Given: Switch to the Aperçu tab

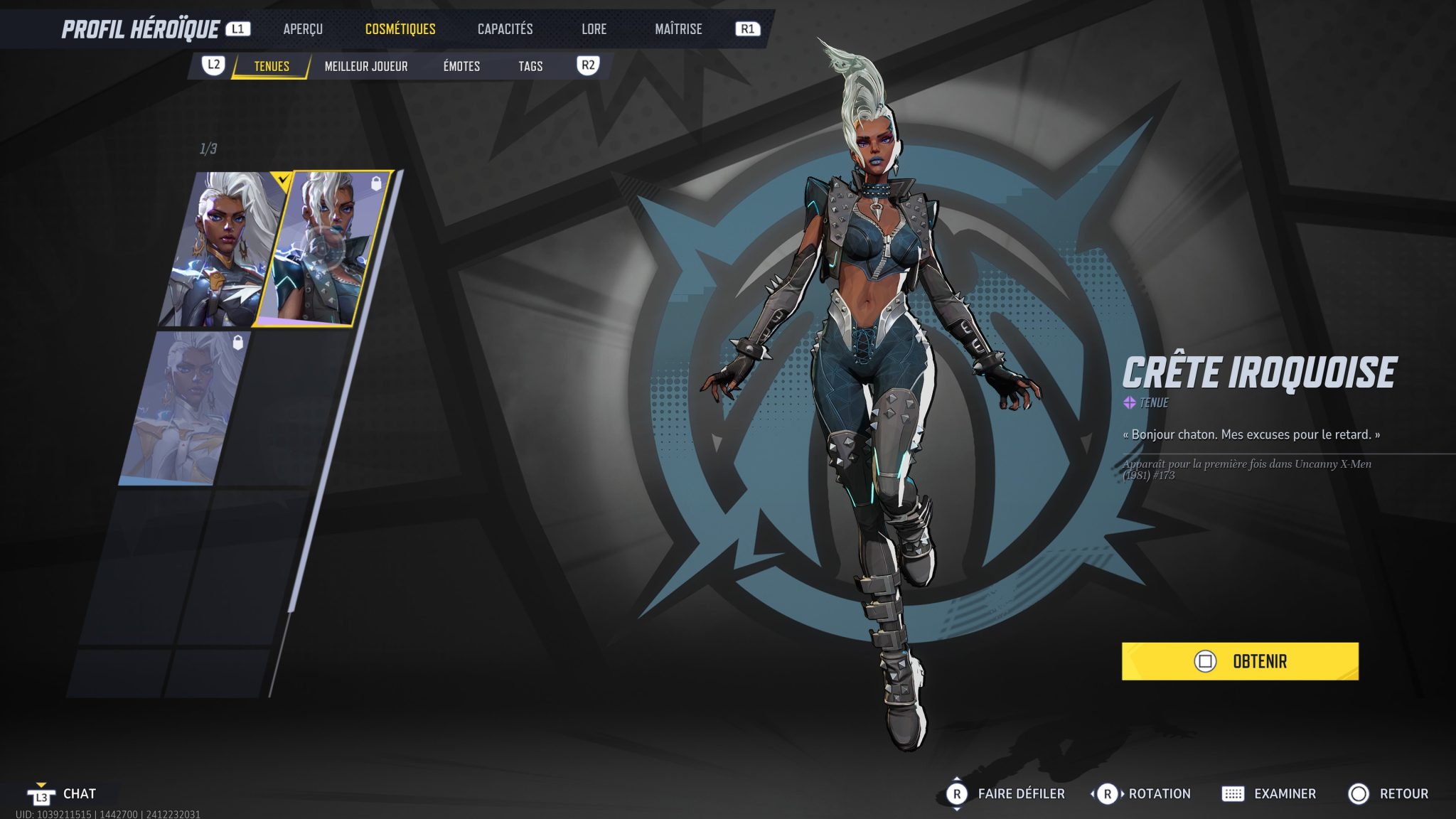Looking at the screenshot, I should (x=302, y=29).
